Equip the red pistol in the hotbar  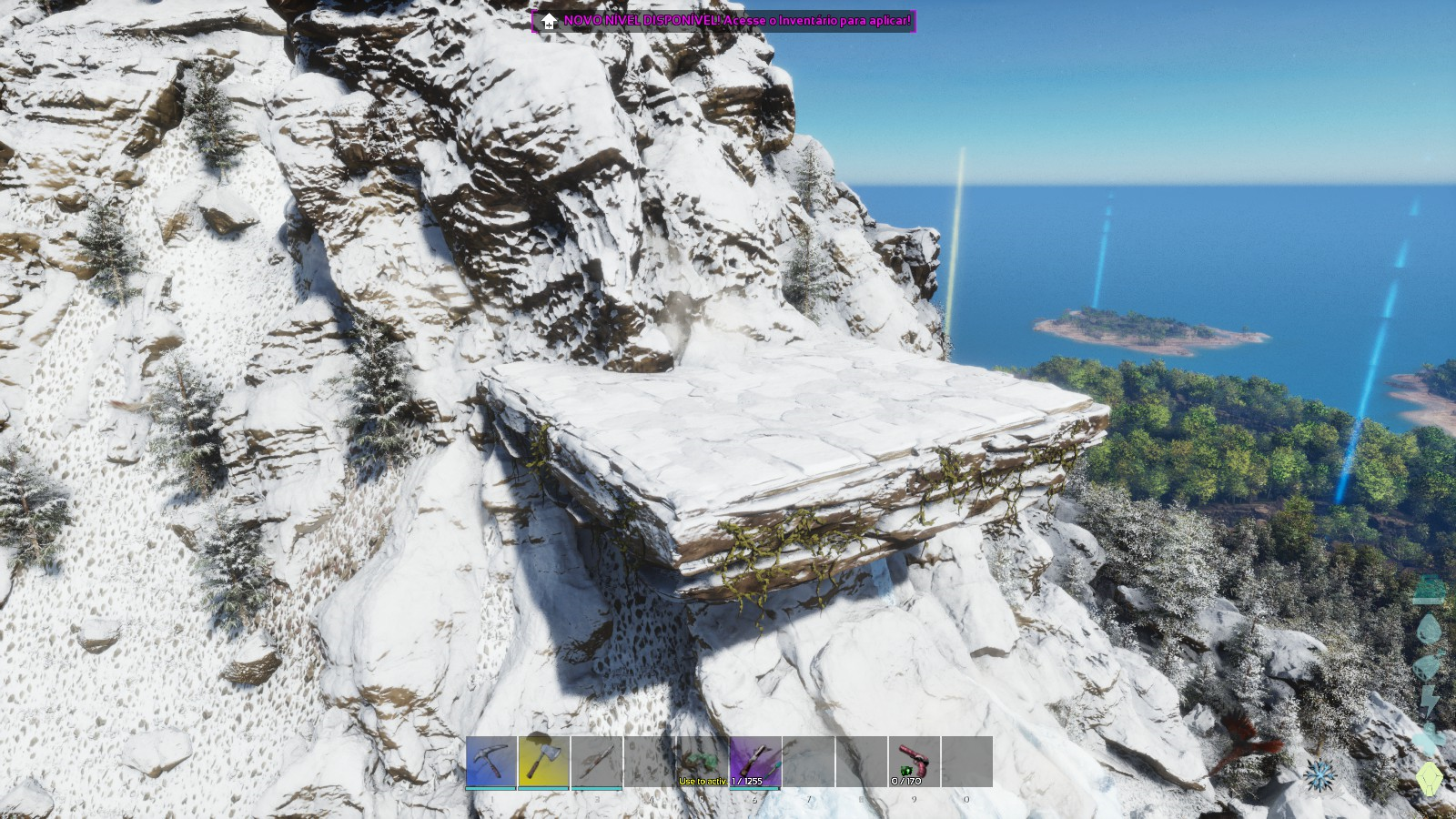914,762
